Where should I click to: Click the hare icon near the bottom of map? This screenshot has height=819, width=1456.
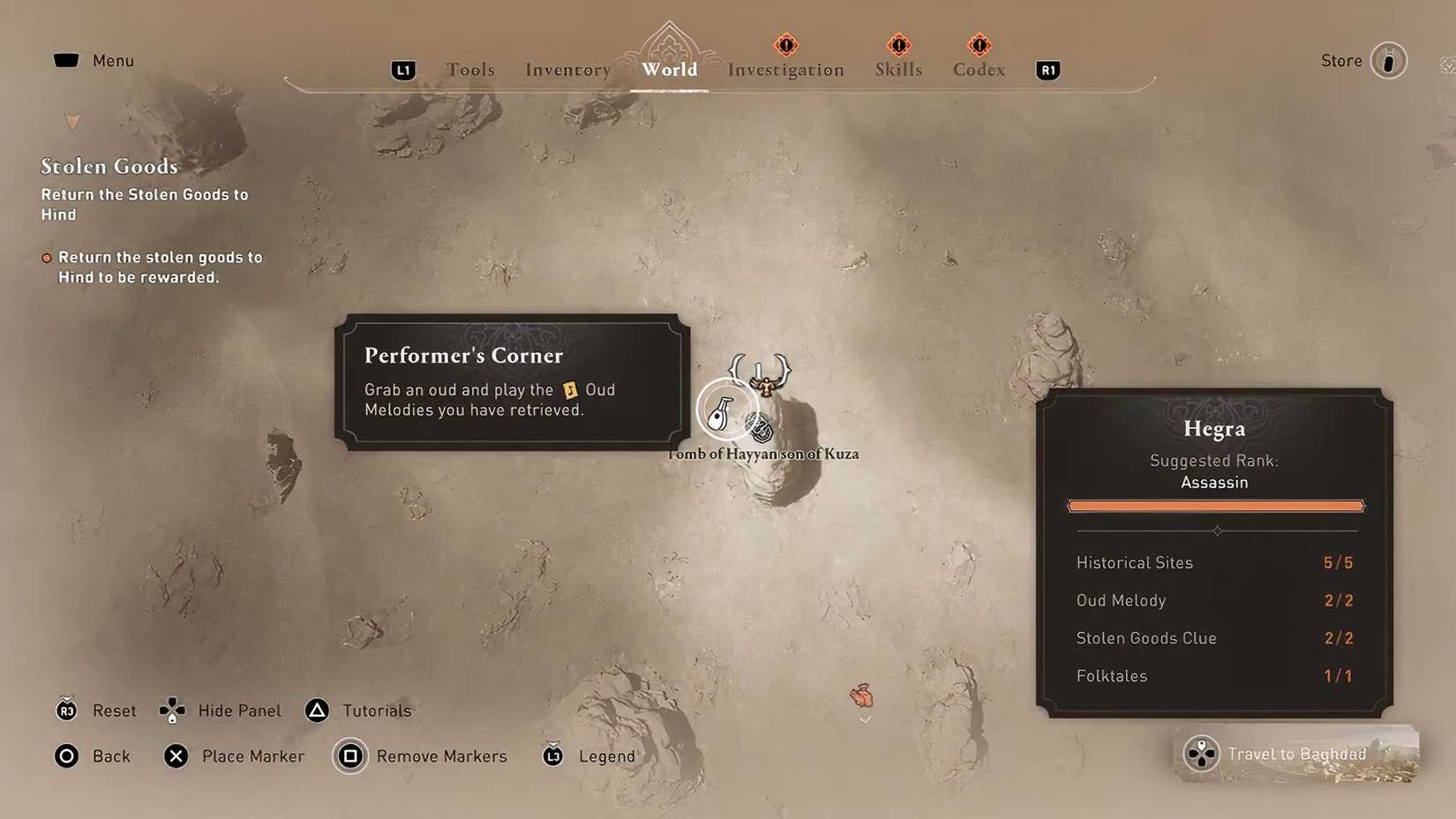[862, 696]
